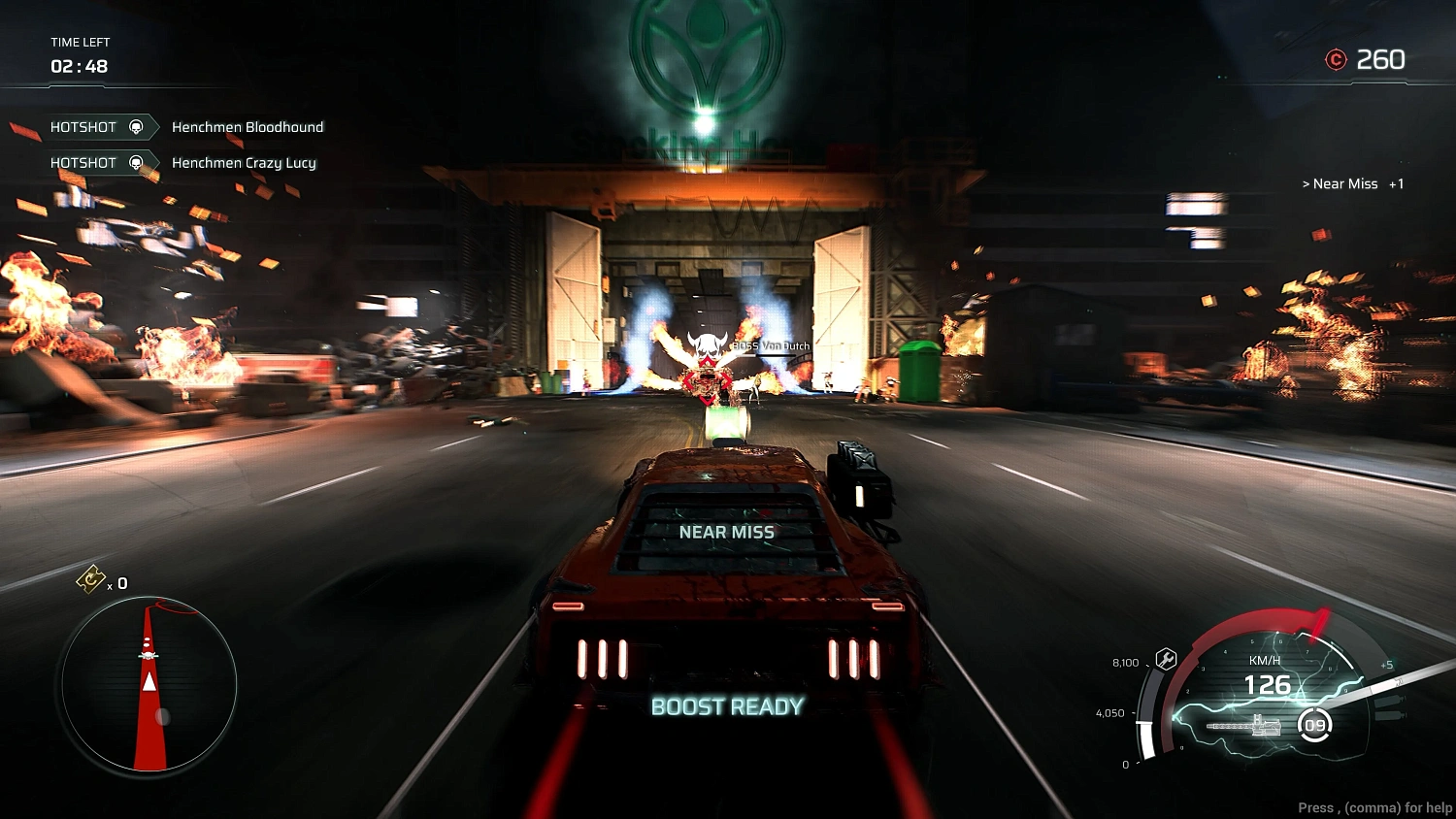Toggle the gear indicator showing 09

[1316, 724]
